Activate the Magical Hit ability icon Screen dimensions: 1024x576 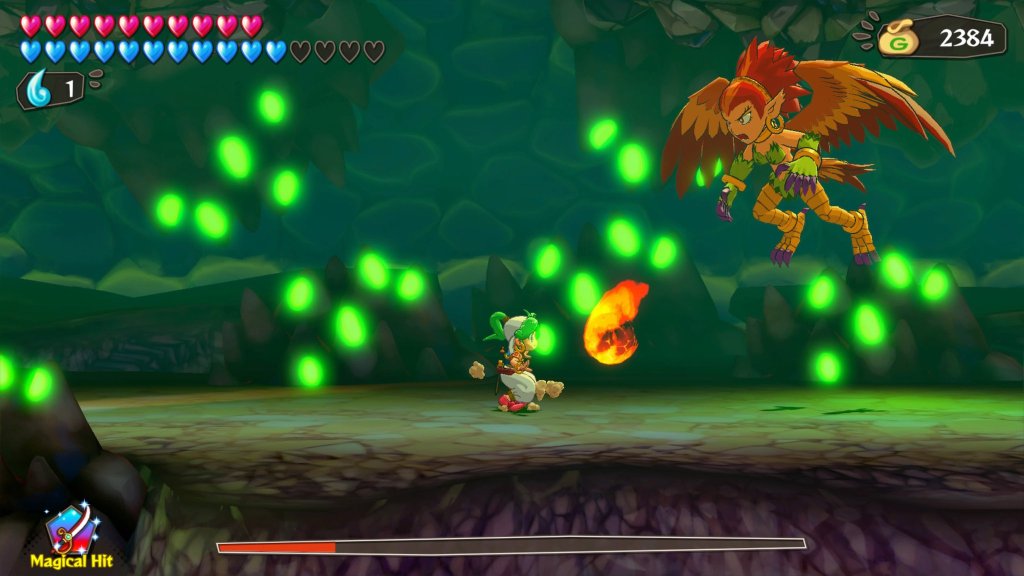coord(70,529)
